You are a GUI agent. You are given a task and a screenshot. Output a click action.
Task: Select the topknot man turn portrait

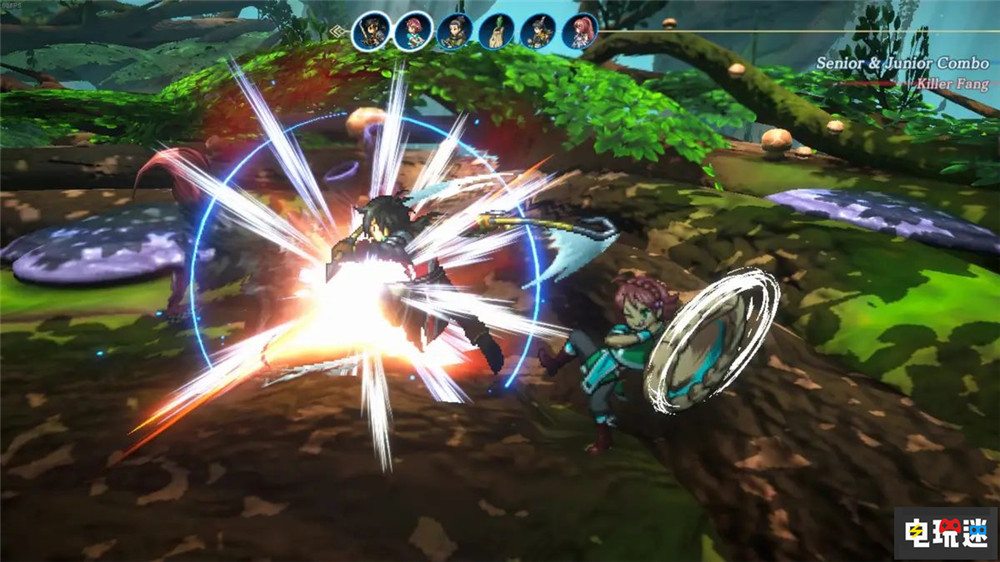click(x=455, y=31)
